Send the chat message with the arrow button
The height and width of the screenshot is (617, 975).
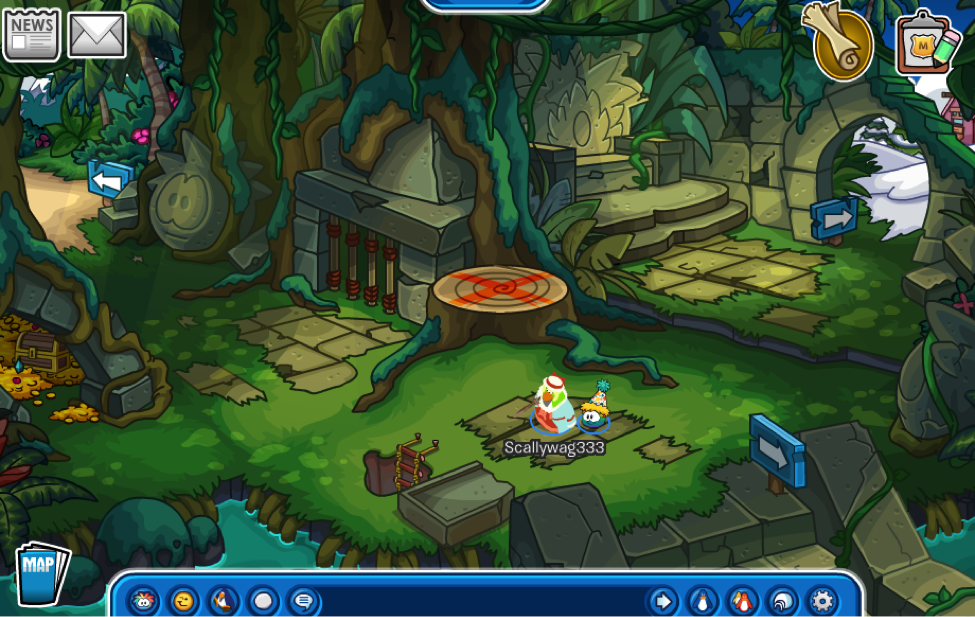(662, 601)
